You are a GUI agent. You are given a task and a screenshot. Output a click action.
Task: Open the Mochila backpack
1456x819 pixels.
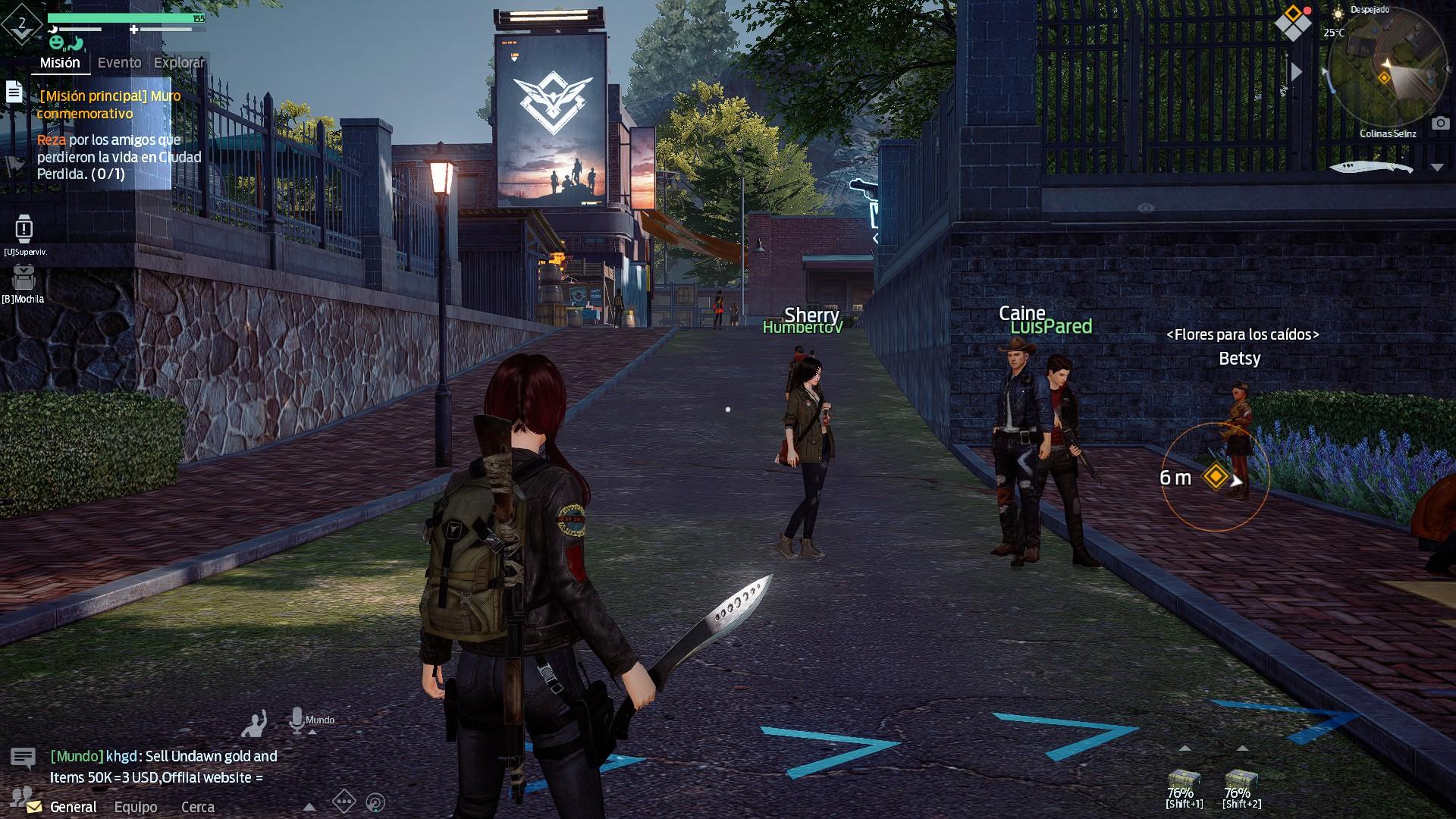pos(24,278)
